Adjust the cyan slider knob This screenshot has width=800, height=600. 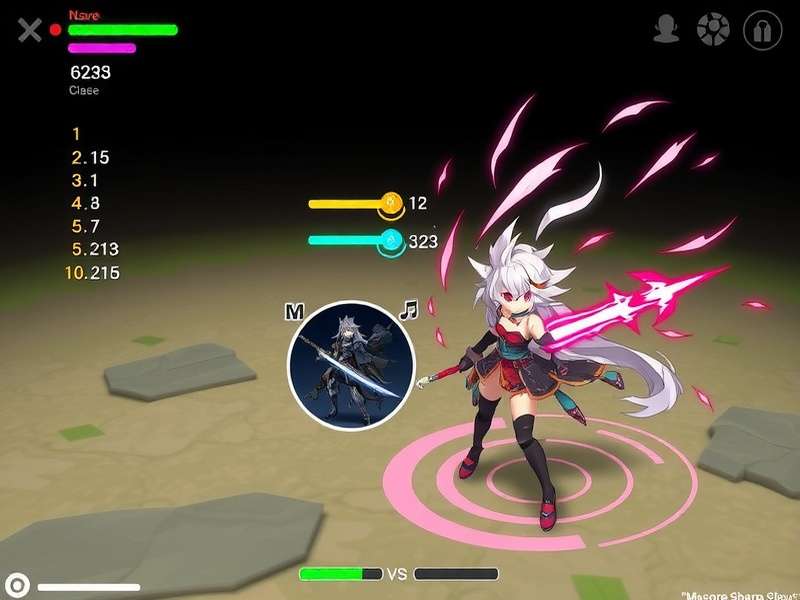pyautogui.click(x=391, y=240)
